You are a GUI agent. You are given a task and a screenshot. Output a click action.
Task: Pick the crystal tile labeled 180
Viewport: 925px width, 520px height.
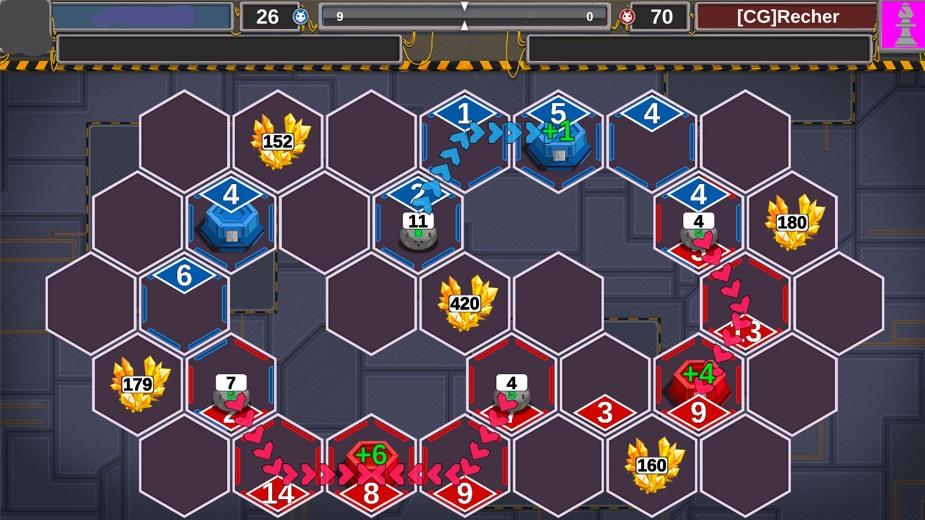[x=792, y=221]
